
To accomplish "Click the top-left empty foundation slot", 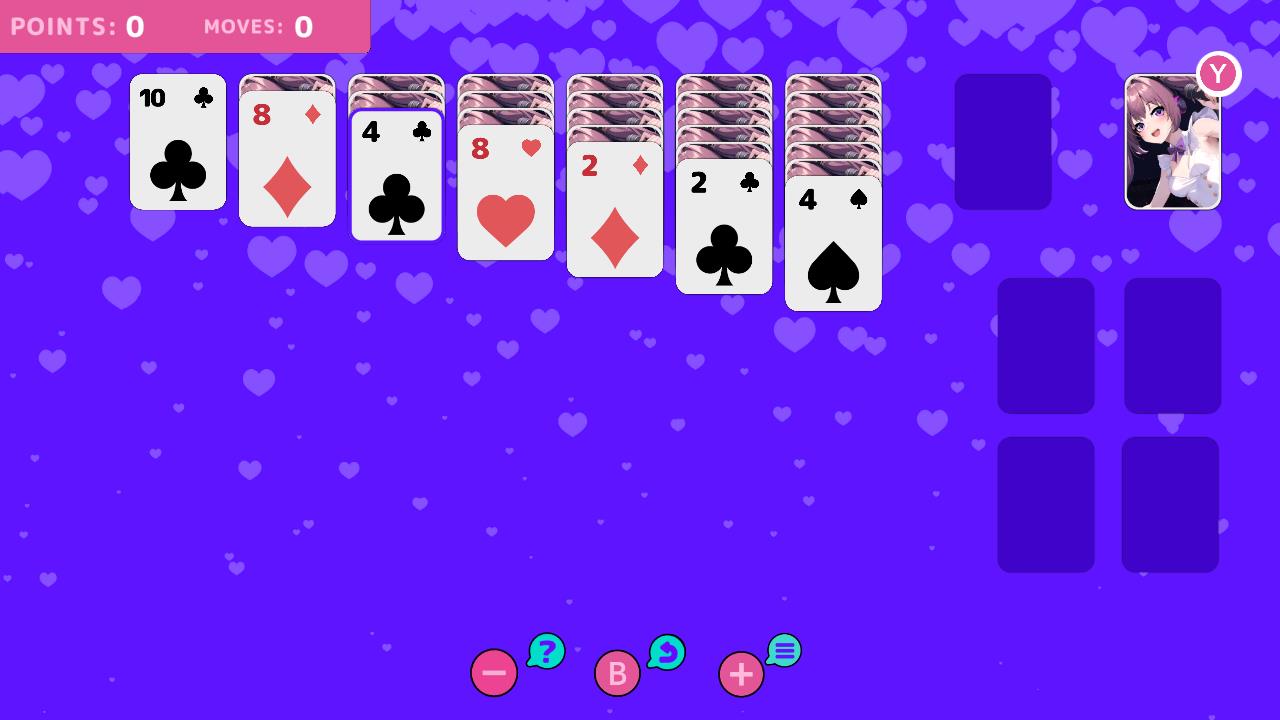I will [x=1045, y=345].
